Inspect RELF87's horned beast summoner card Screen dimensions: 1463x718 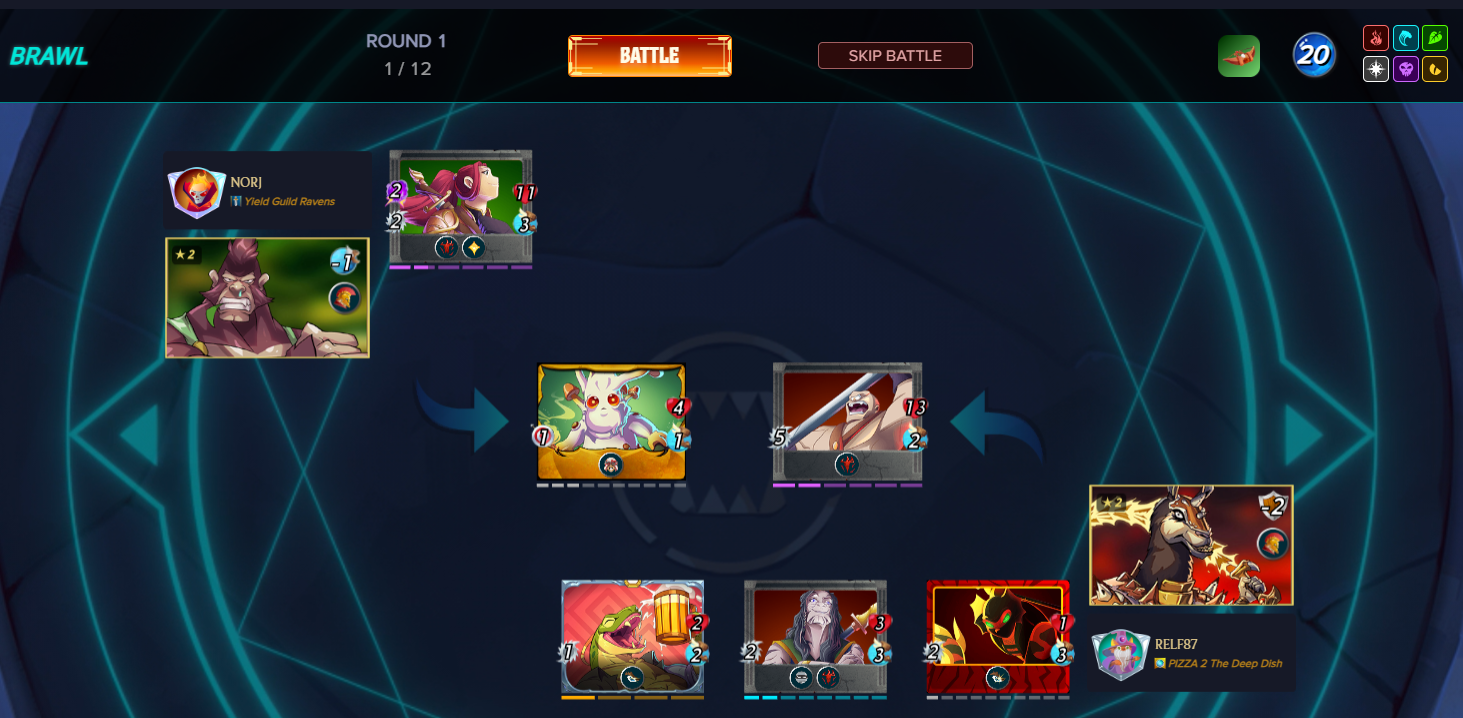[1191, 545]
